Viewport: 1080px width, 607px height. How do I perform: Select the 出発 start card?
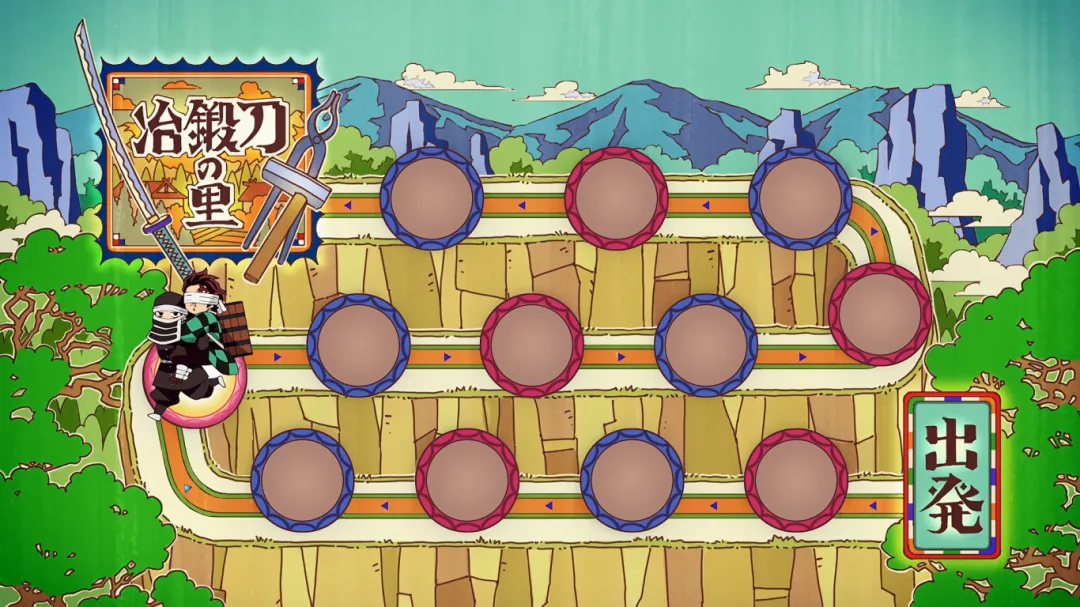point(951,474)
